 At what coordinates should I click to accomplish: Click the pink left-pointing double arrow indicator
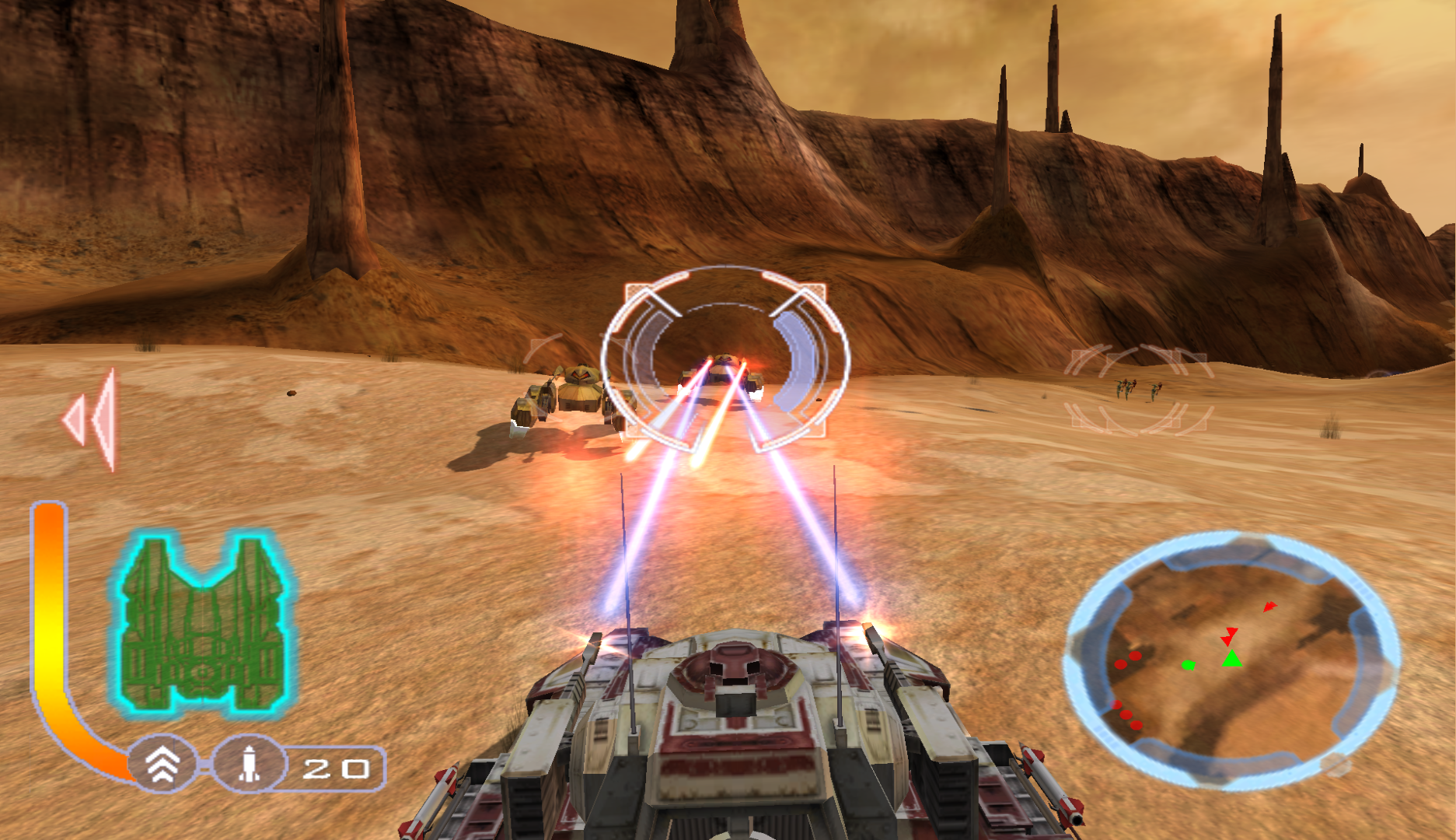91,419
